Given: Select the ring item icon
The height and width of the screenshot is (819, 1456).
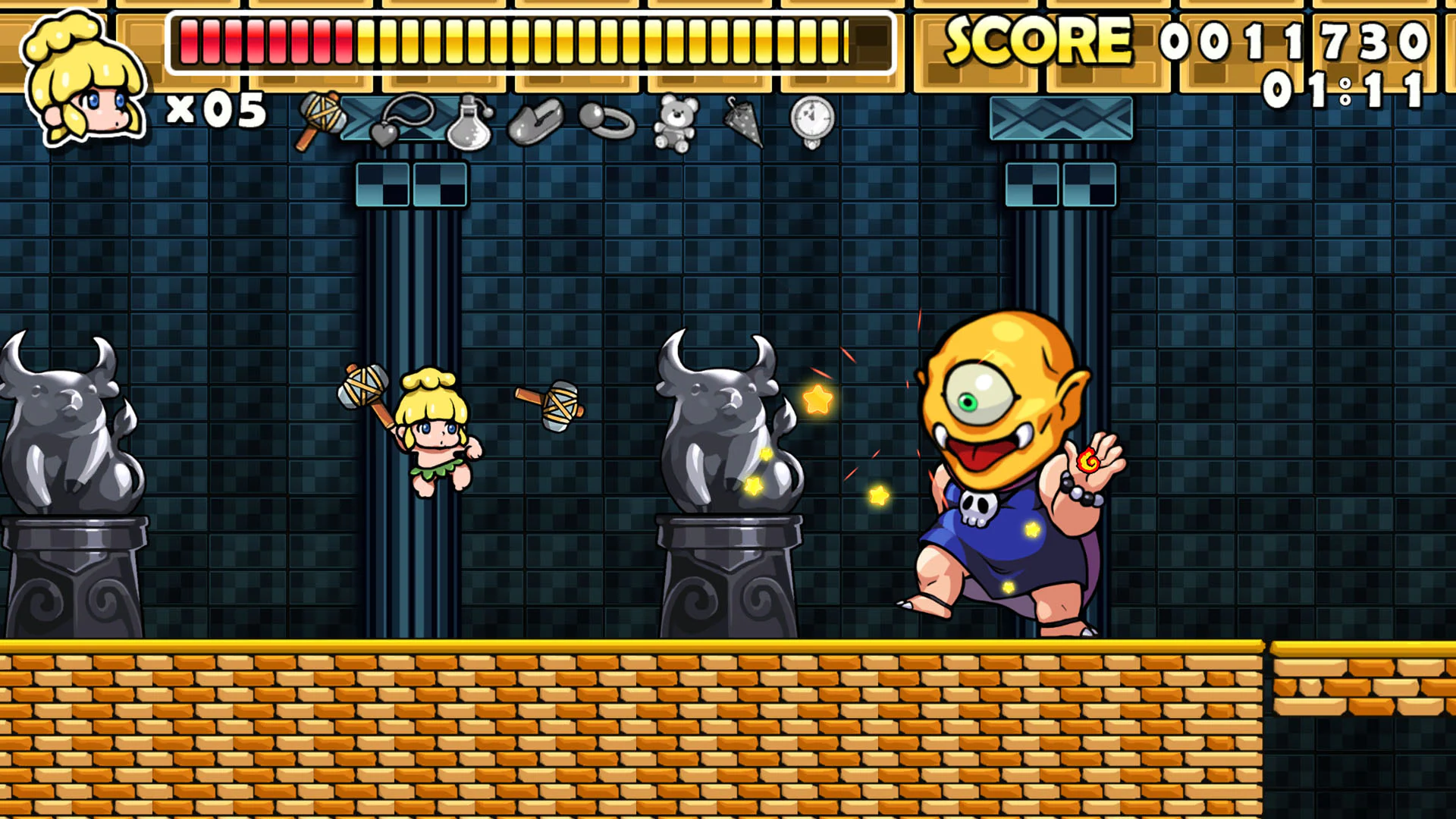Looking at the screenshot, I should click(x=607, y=121).
